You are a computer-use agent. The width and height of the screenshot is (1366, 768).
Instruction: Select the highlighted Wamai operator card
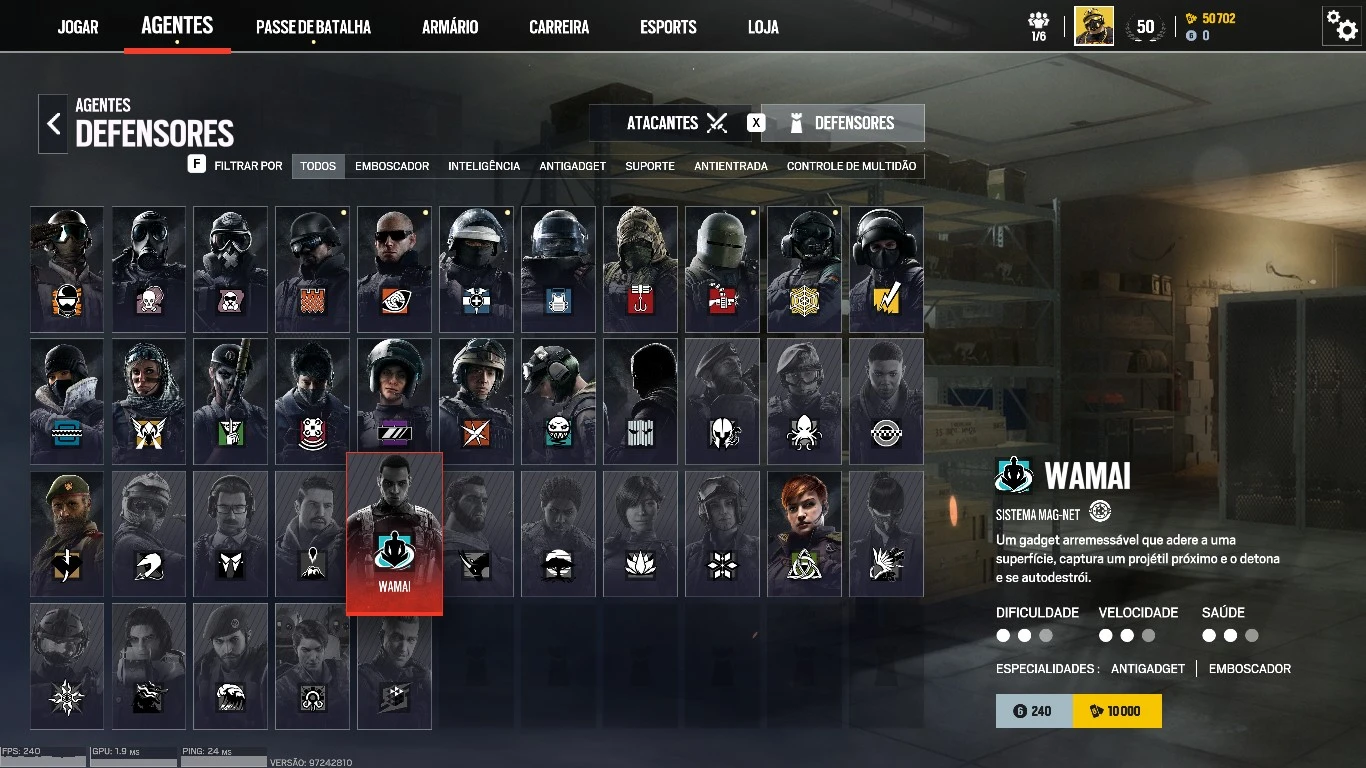[394, 533]
